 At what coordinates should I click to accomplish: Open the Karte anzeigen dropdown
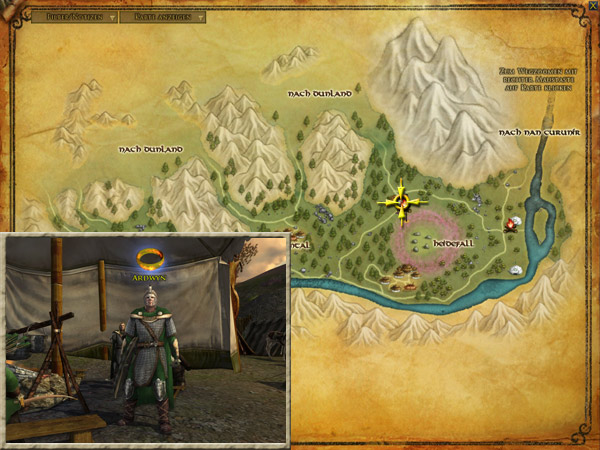[x=162, y=16]
